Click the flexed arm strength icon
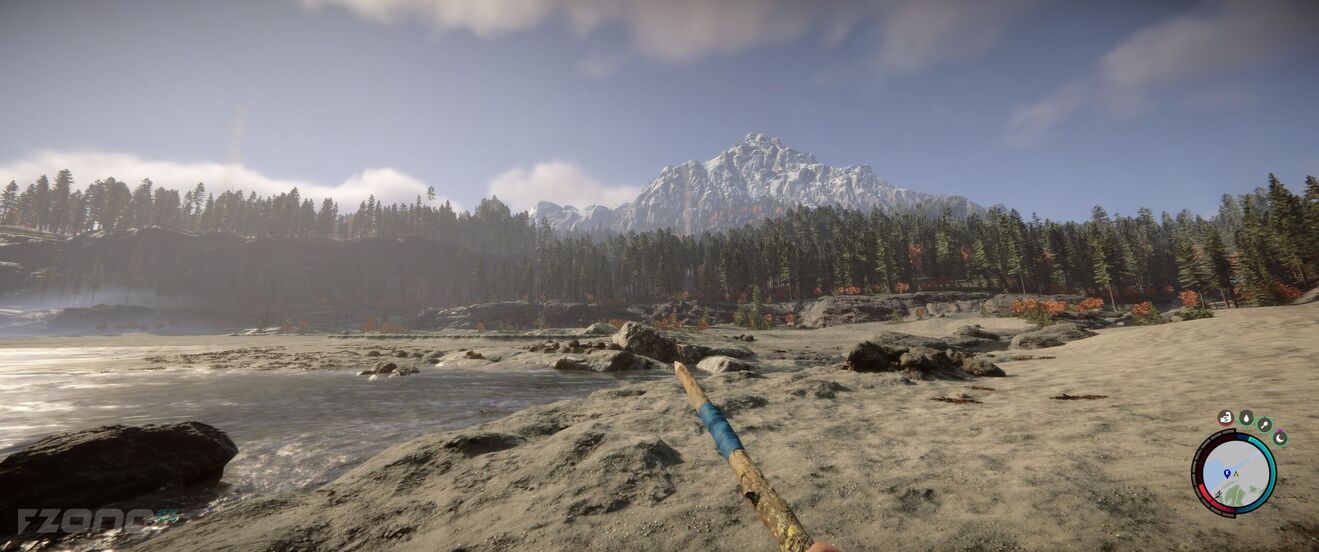 1226,418
